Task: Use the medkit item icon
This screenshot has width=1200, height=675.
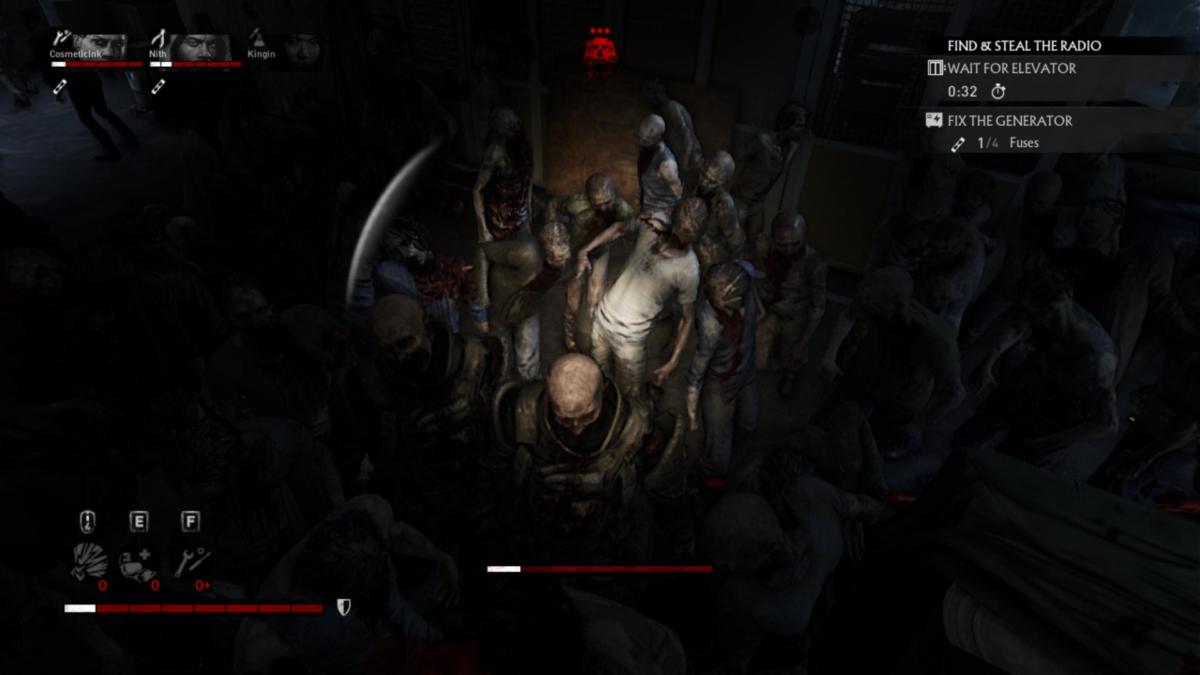Action: (x=138, y=564)
